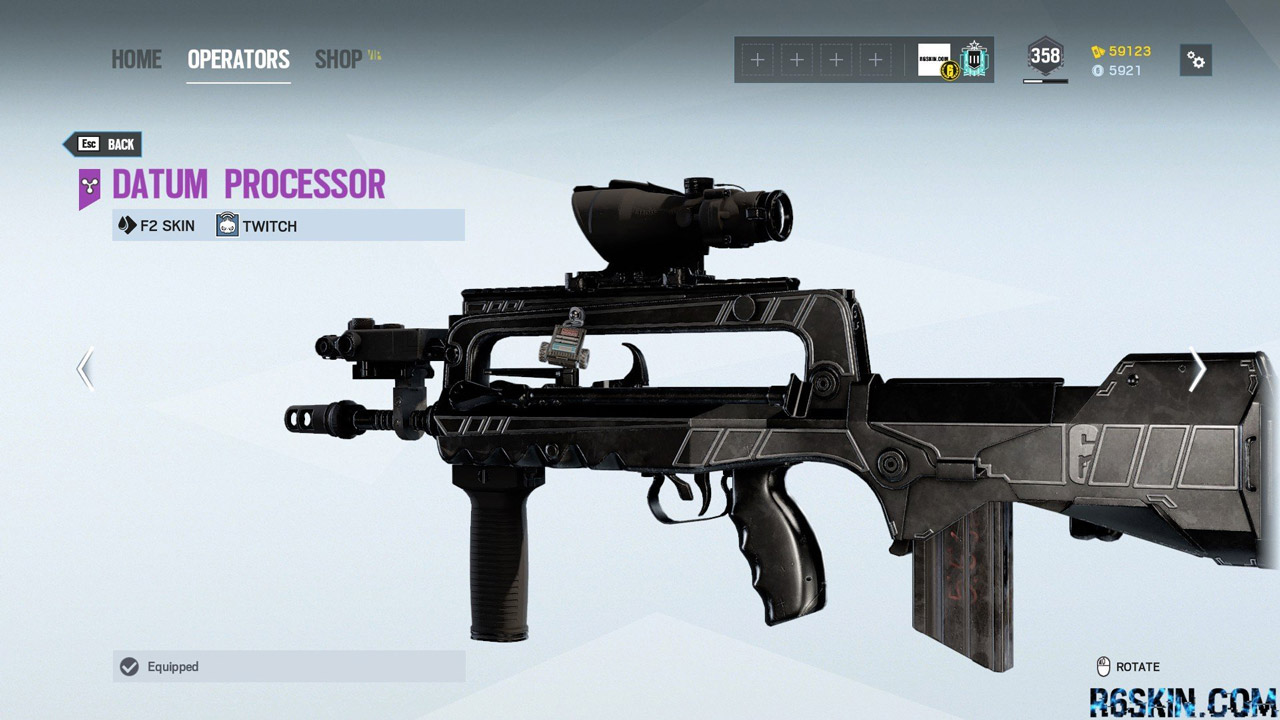Toggle the Equipped checkmark

coord(128,667)
